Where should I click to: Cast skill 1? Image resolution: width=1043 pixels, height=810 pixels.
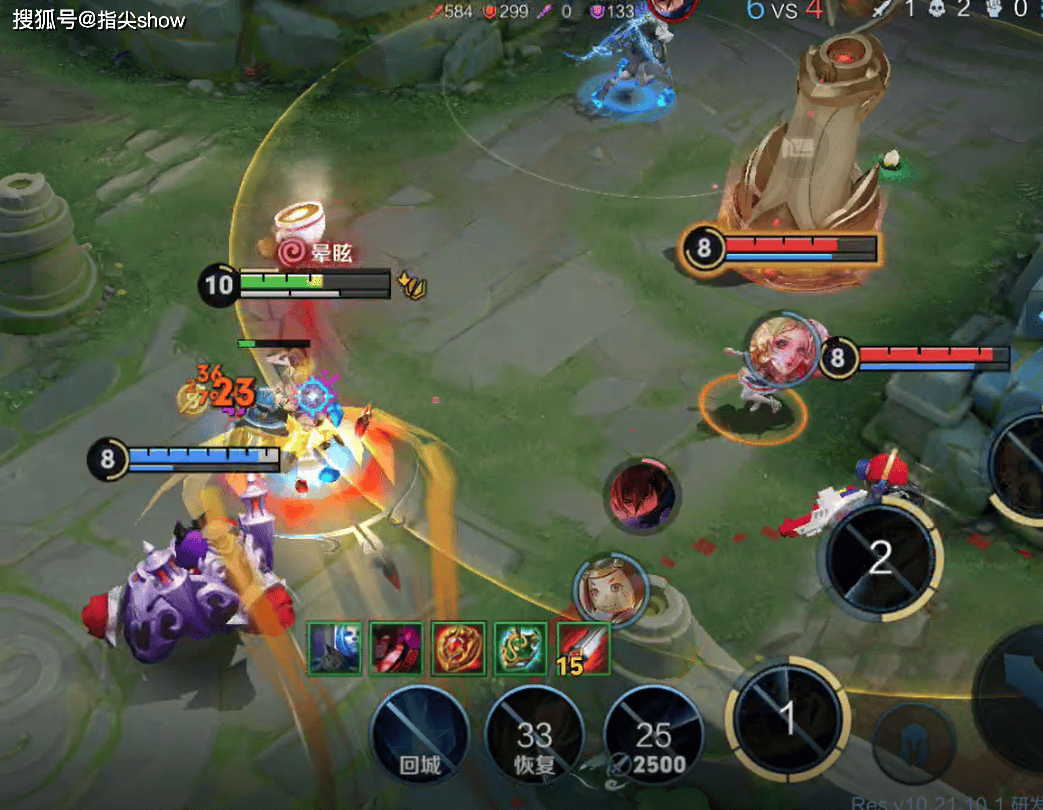(787, 717)
